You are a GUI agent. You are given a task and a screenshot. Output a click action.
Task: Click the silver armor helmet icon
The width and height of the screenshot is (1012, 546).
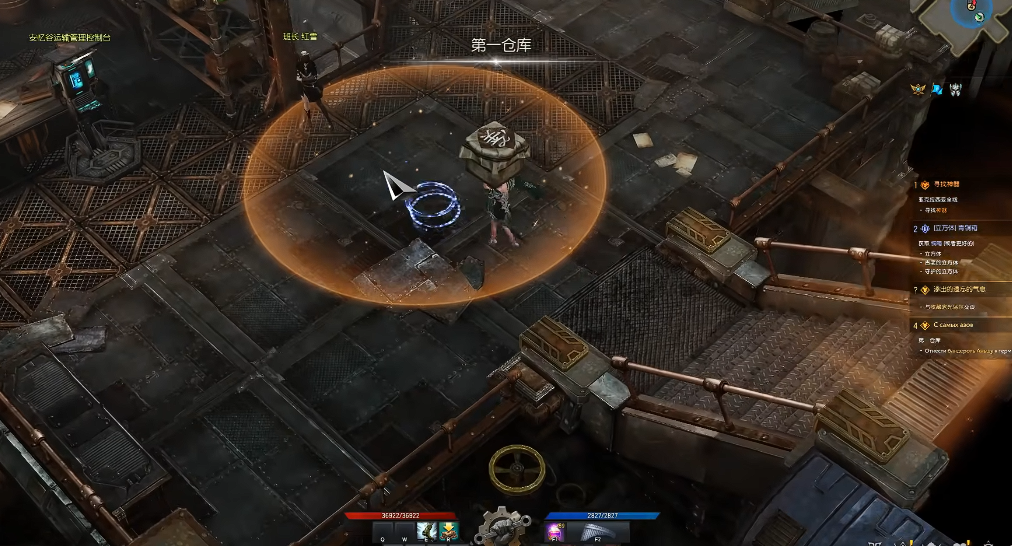coord(956,89)
